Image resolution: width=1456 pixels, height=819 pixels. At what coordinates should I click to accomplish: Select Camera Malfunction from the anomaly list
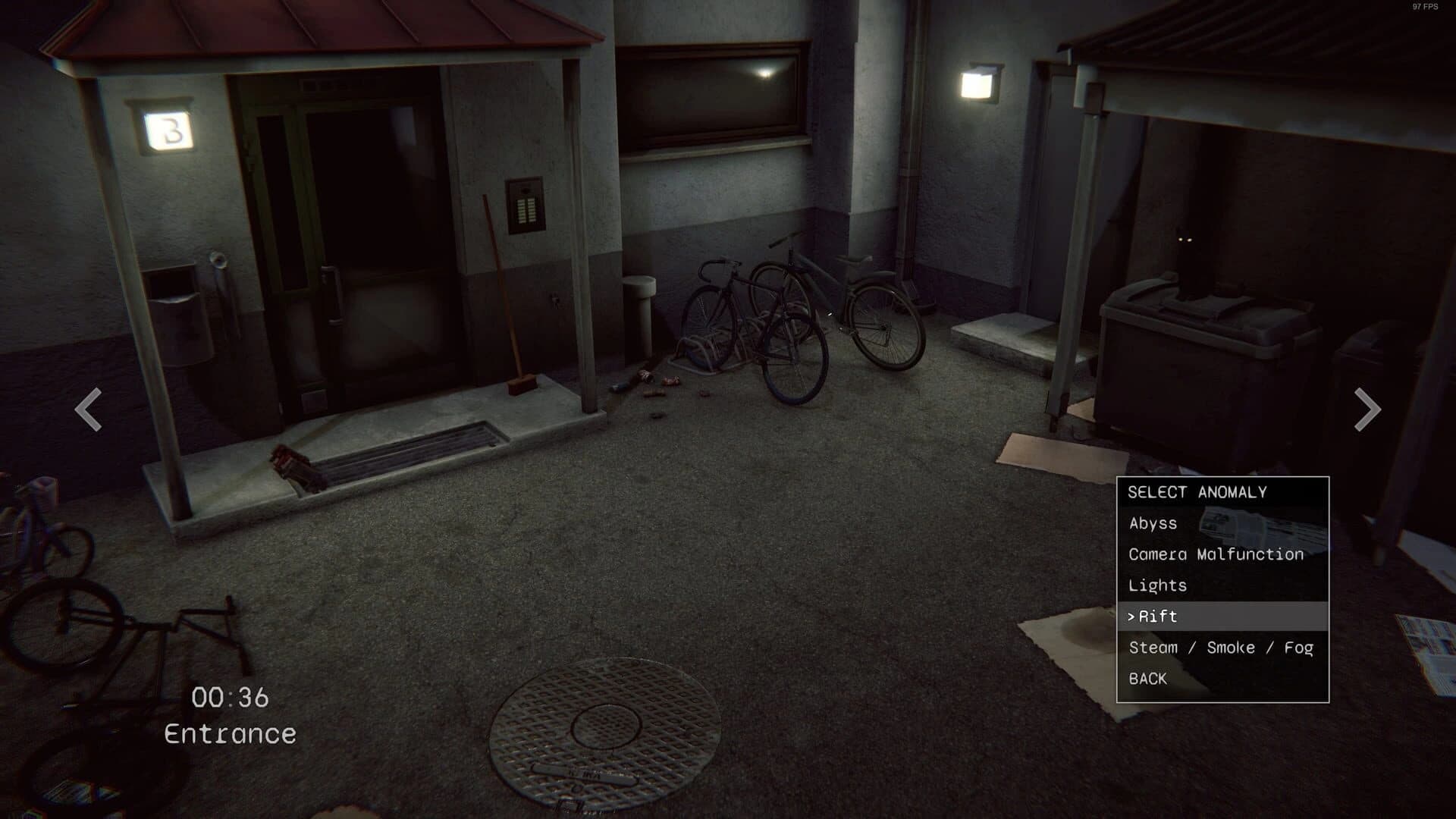click(1215, 554)
